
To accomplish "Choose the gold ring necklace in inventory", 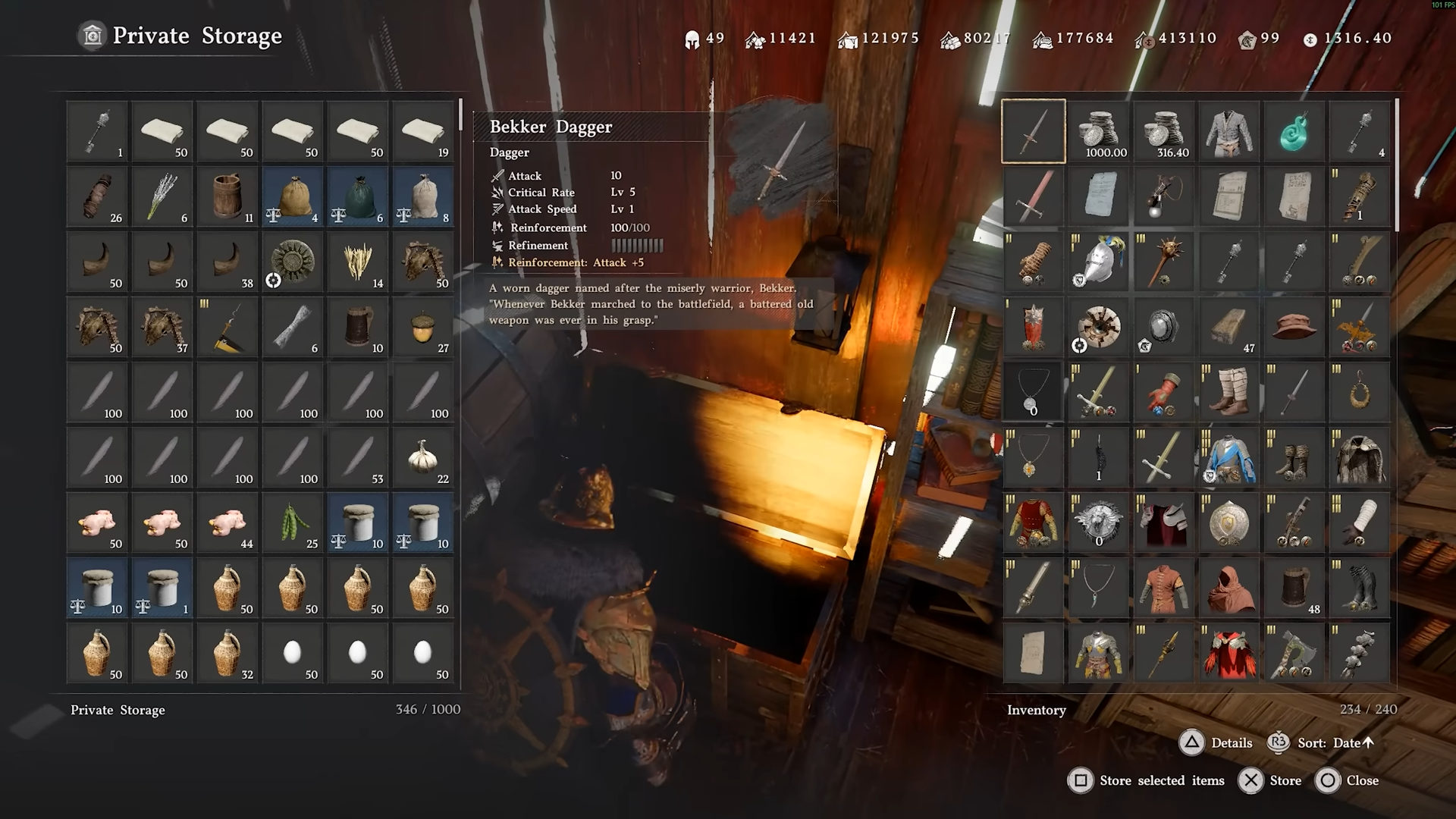I will point(1359,392).
